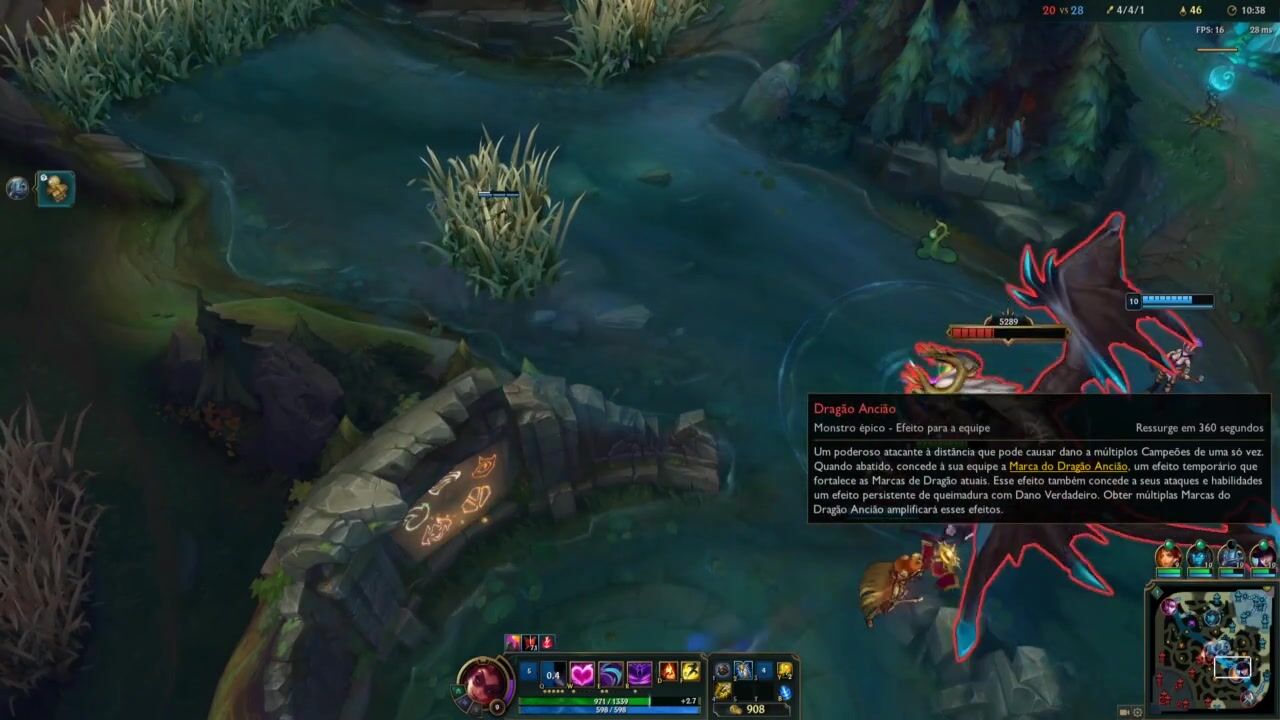This screenshot has height=720, width=1280.
Task: Select the armored figure item in inventory
Action: (743, 671)
